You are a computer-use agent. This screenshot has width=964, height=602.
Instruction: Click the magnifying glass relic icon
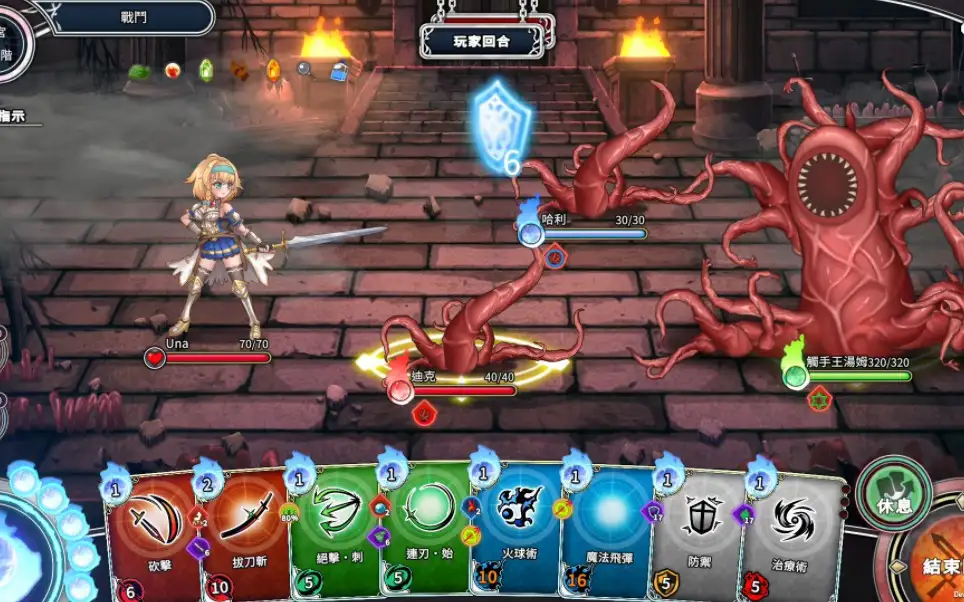[x=304, y=69]
